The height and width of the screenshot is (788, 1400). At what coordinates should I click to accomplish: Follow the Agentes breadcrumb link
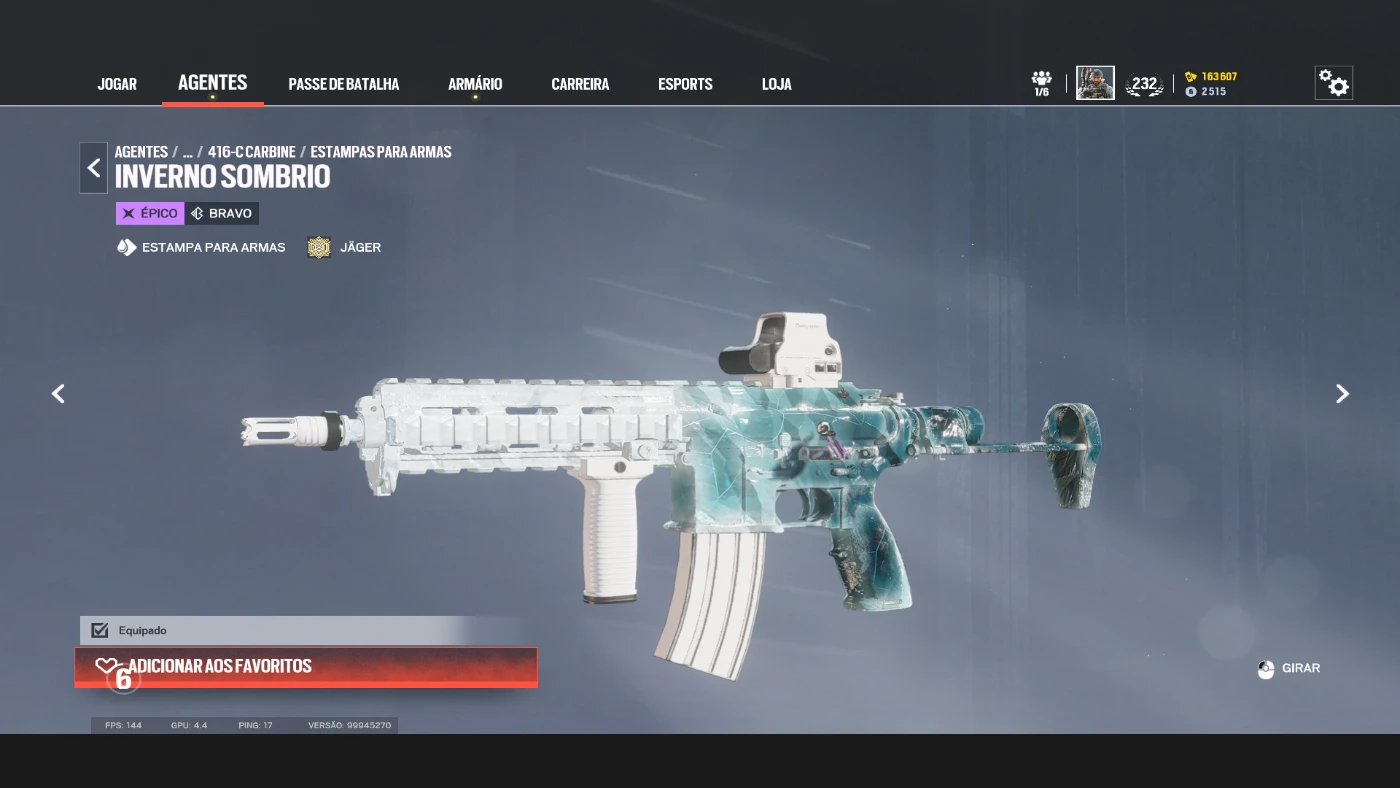pos(141,152)
